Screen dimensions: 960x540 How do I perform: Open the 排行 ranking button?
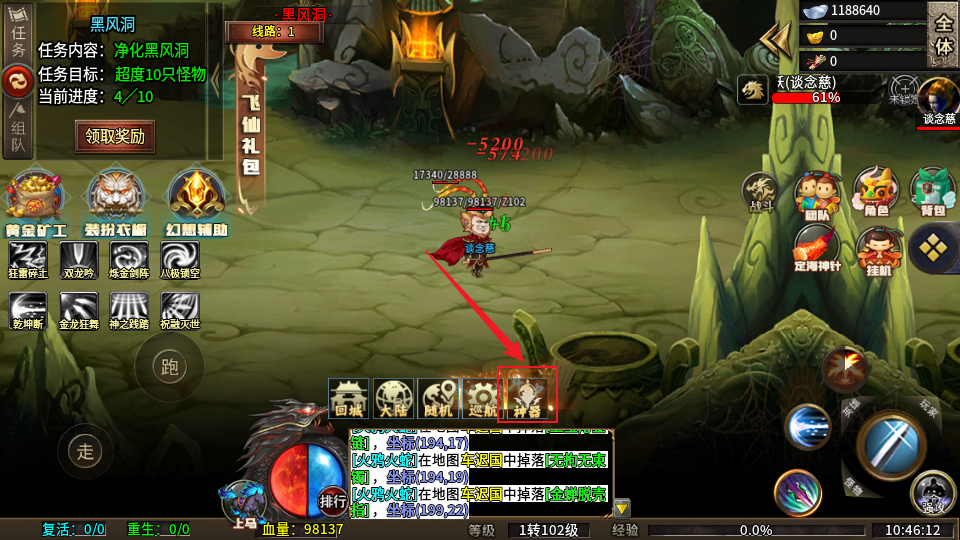click(x=333, y=500)
